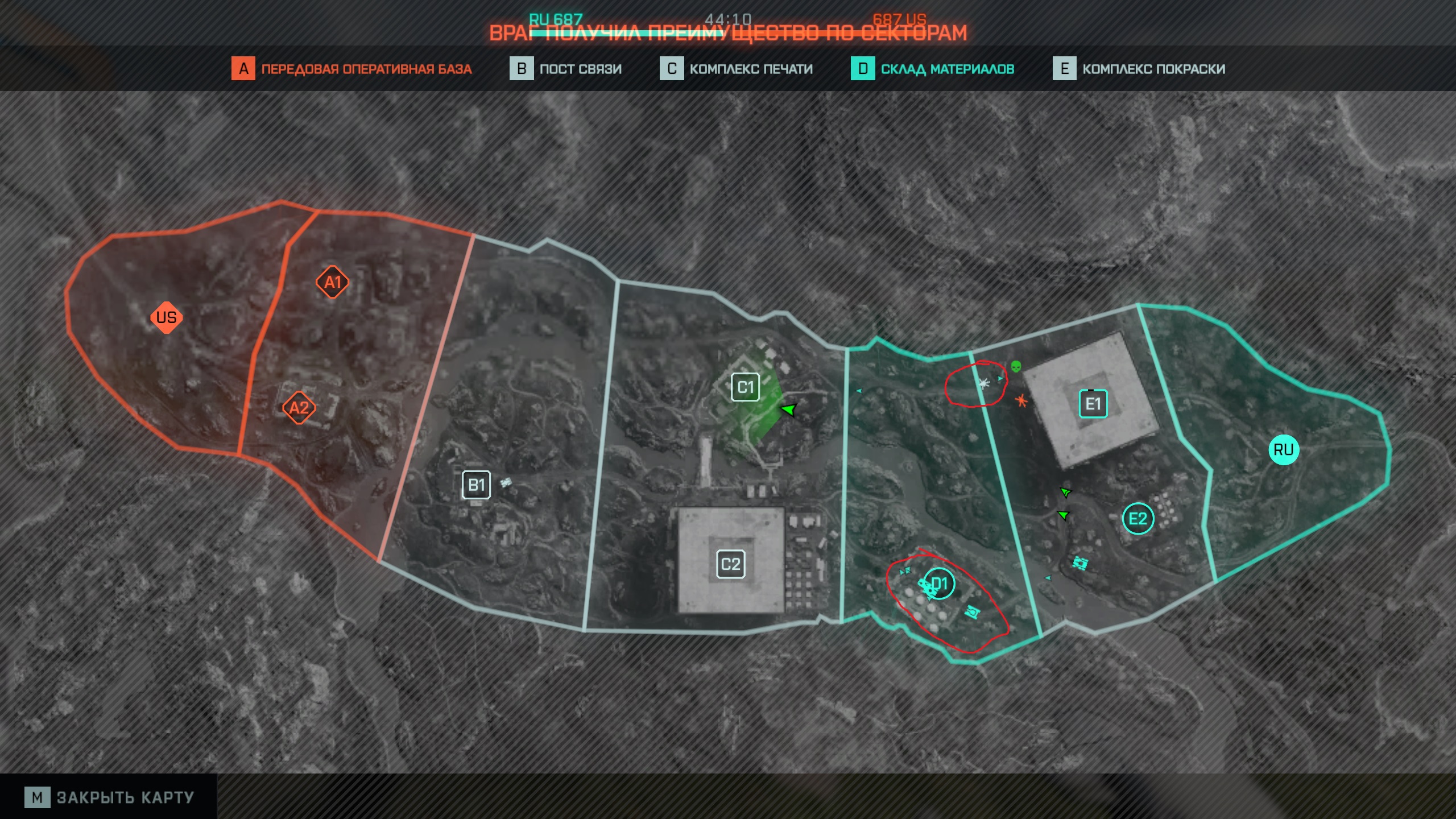Click the US headquarters marker
This screenshot has height=819, width=1456.
166,317
